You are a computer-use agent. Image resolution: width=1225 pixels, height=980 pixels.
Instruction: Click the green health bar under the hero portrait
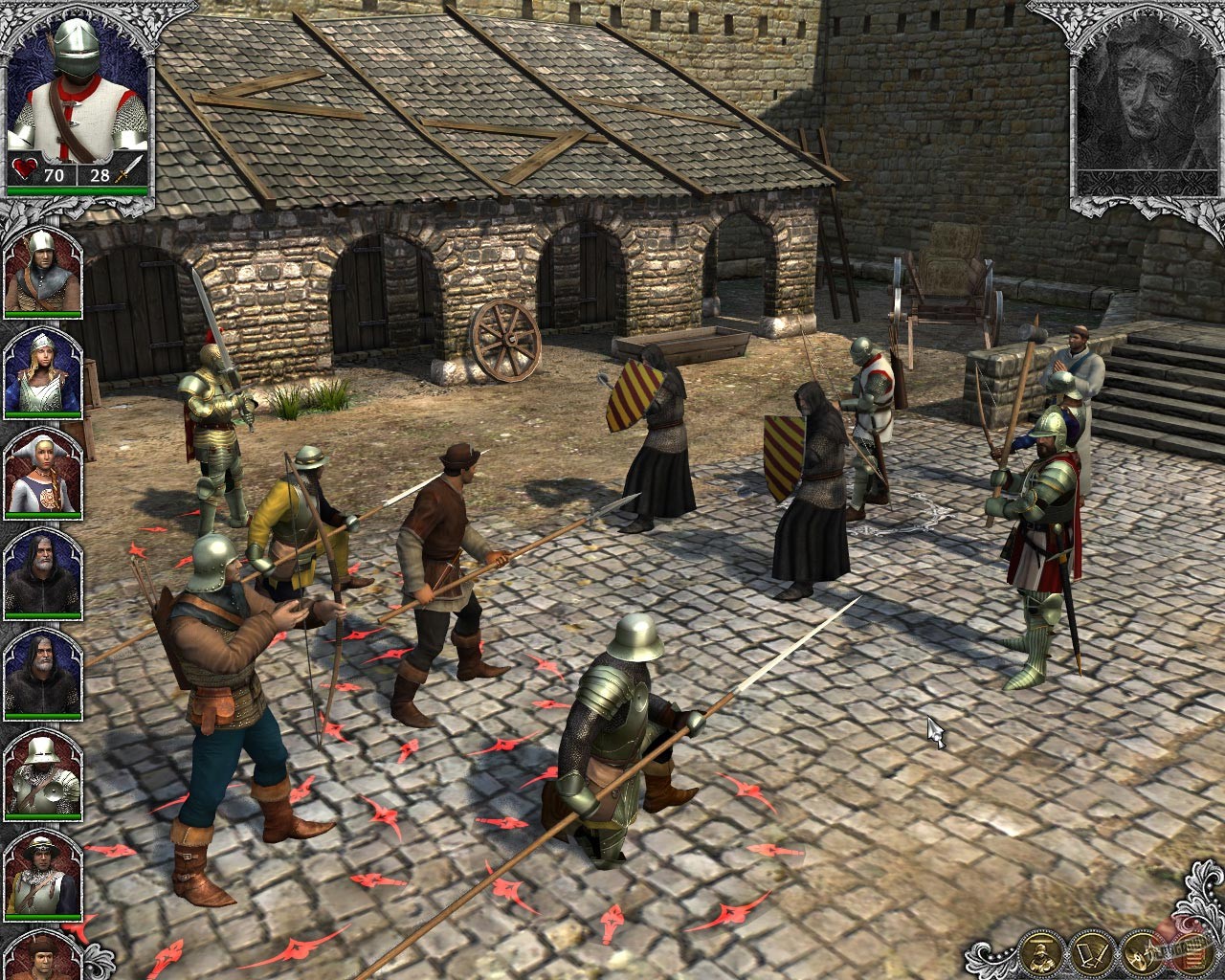pyautogui.click(x=75, y=191)
